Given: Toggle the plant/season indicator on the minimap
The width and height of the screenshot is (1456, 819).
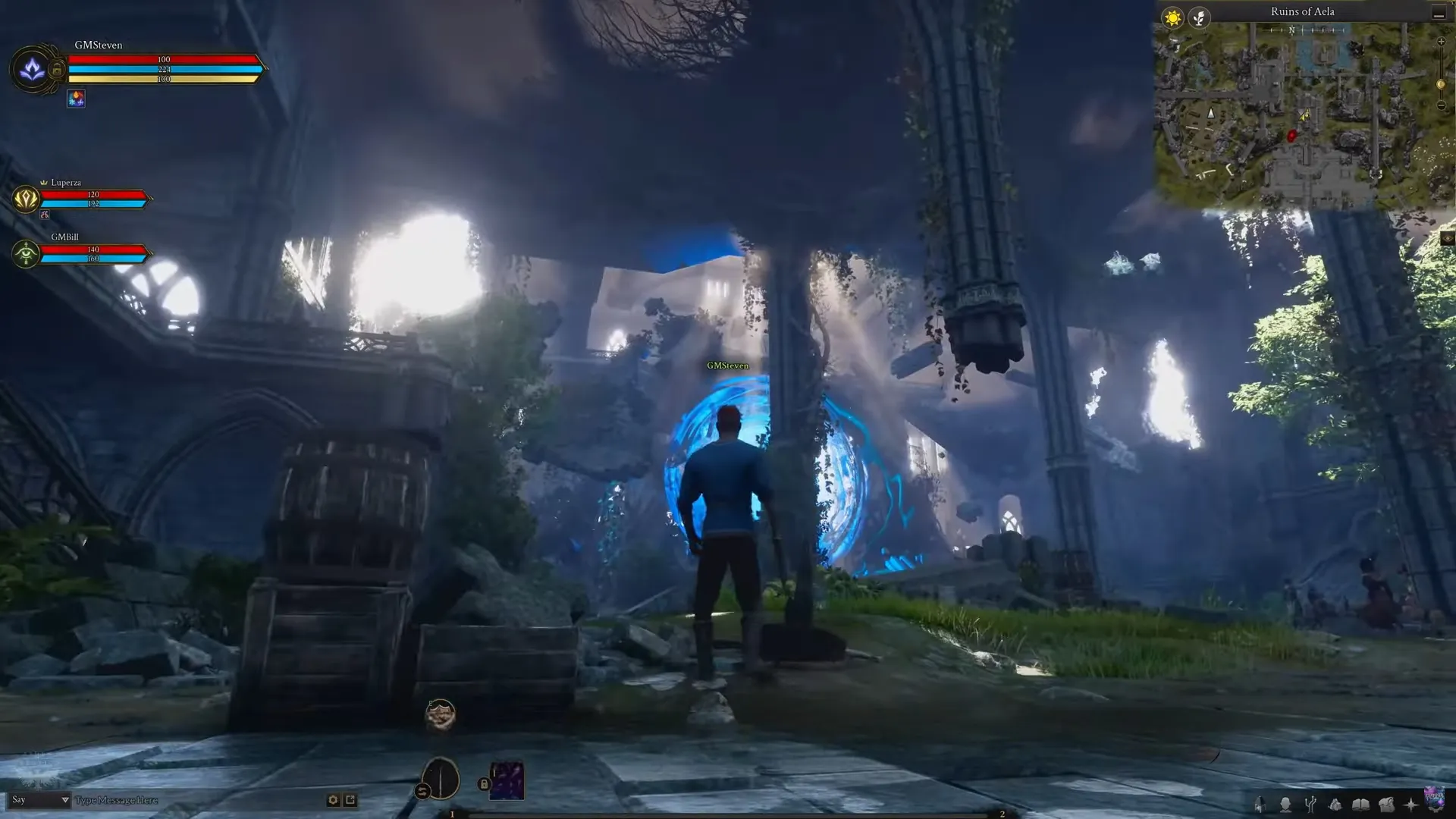Looking at the screenshot, I should [x=1198, y=17].
